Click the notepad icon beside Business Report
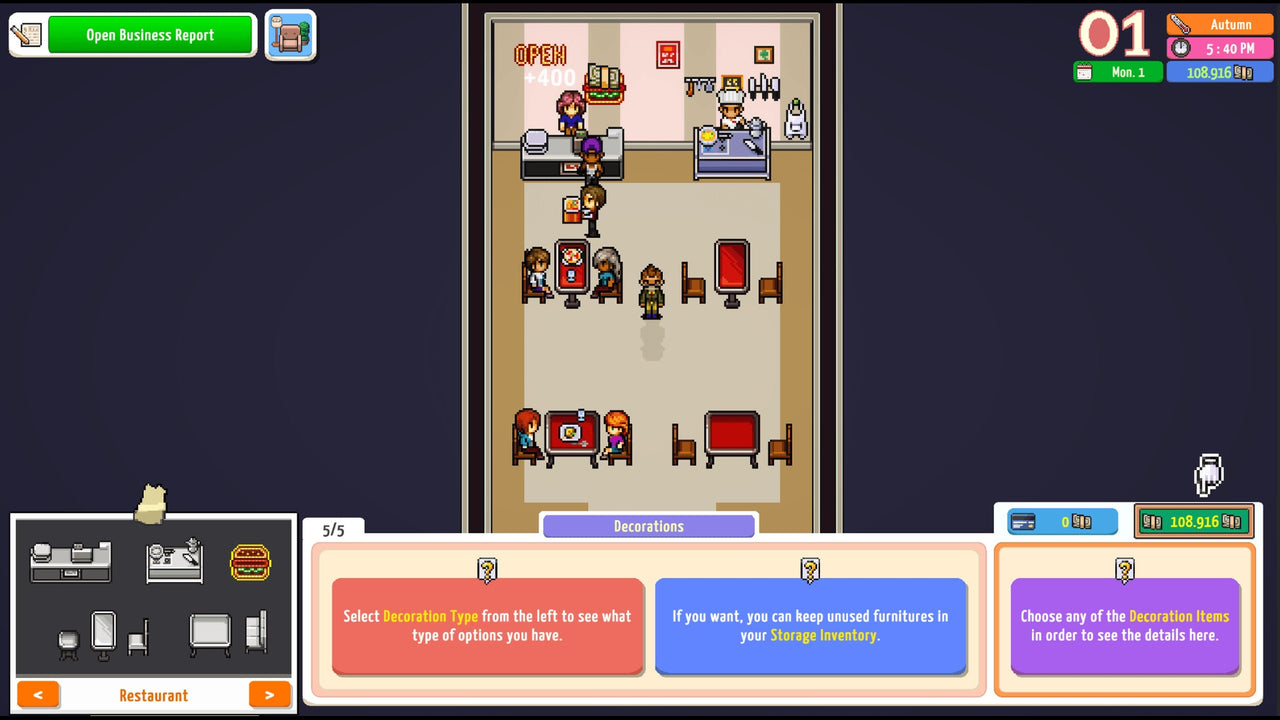The width and height of the screenshot is (1280, 720). pos(27,33)
